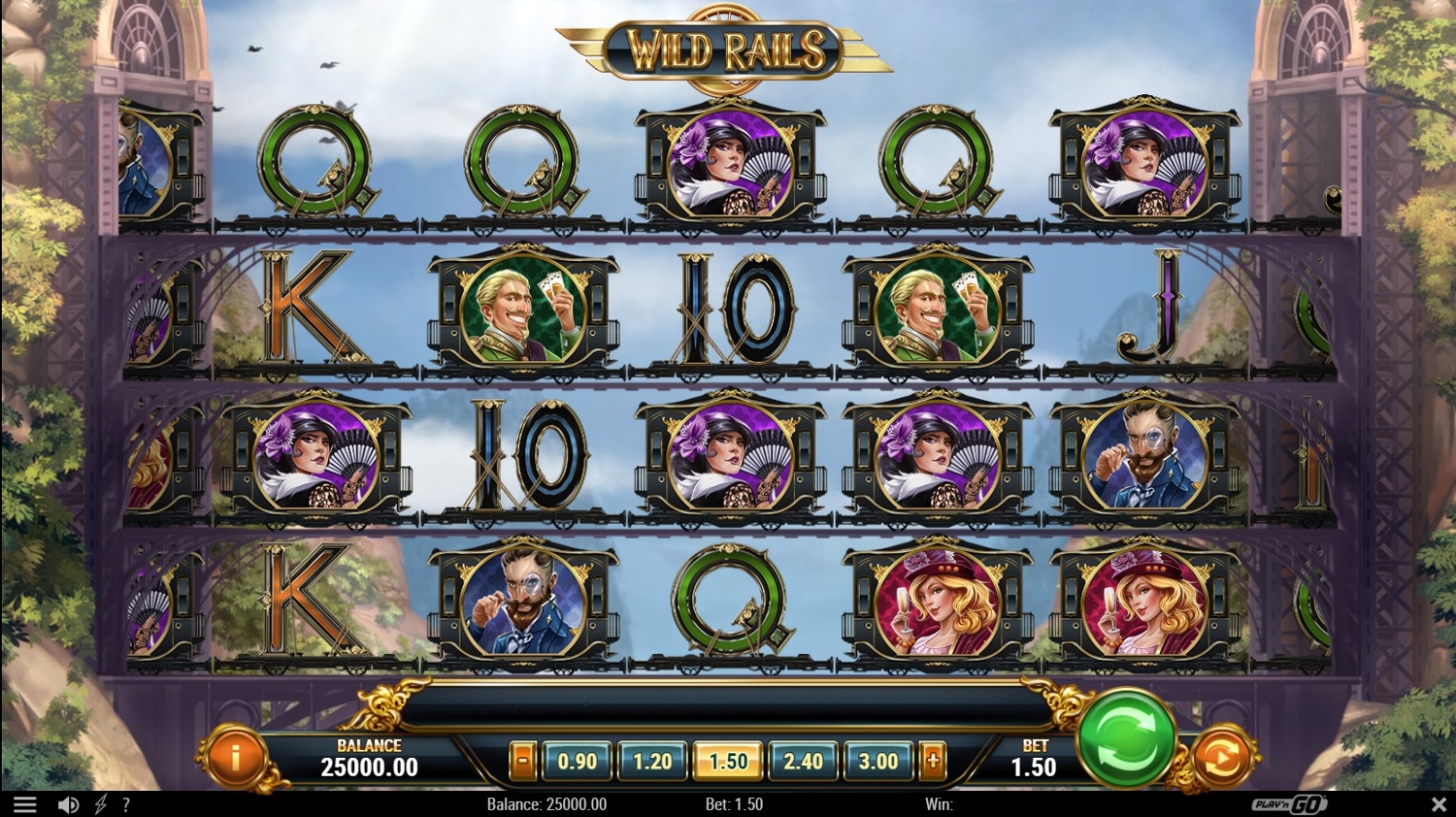Toggle the sound speaker icon

click(x=68, y=804)
